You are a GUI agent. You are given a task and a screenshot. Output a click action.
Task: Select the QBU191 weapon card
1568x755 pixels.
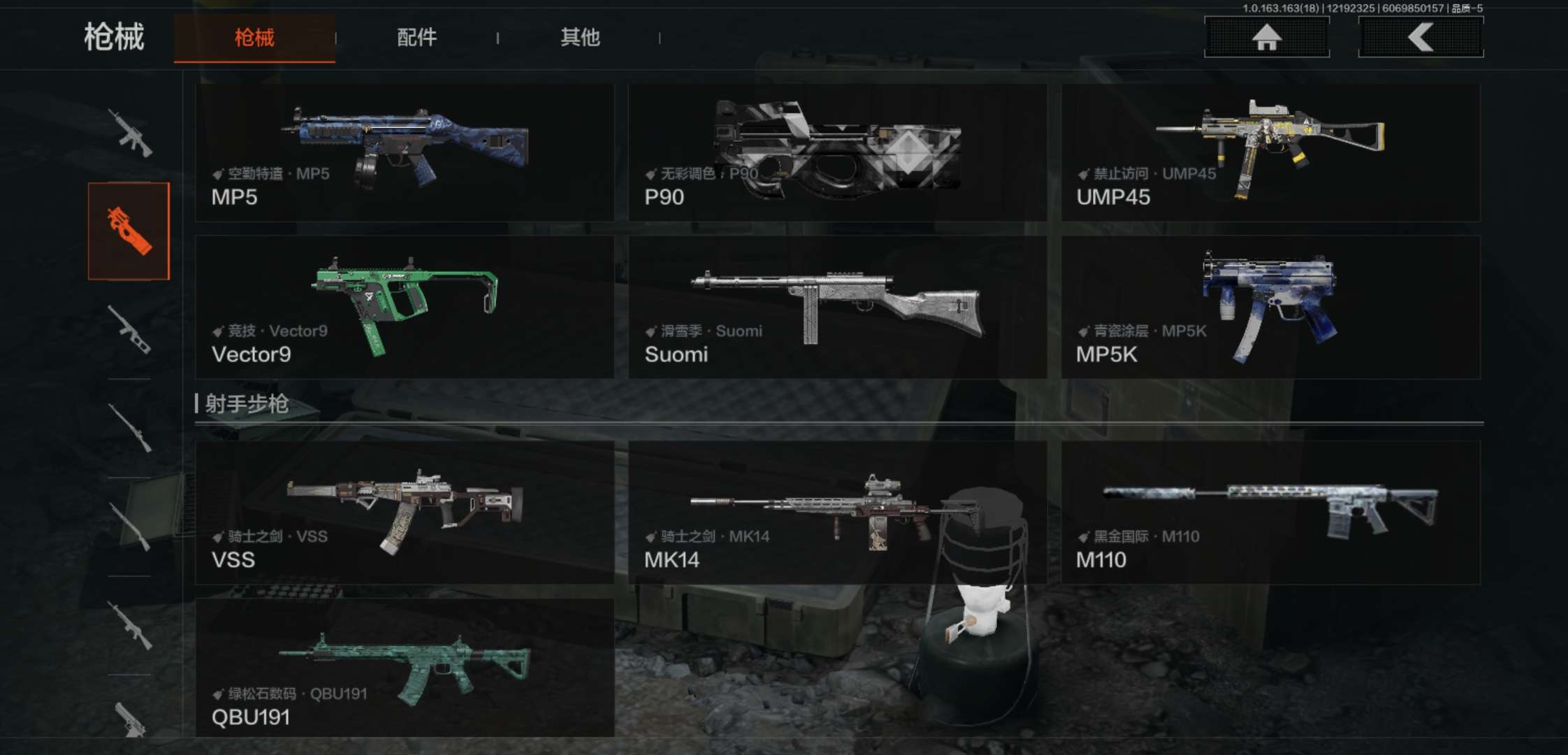tap(405, 668)
